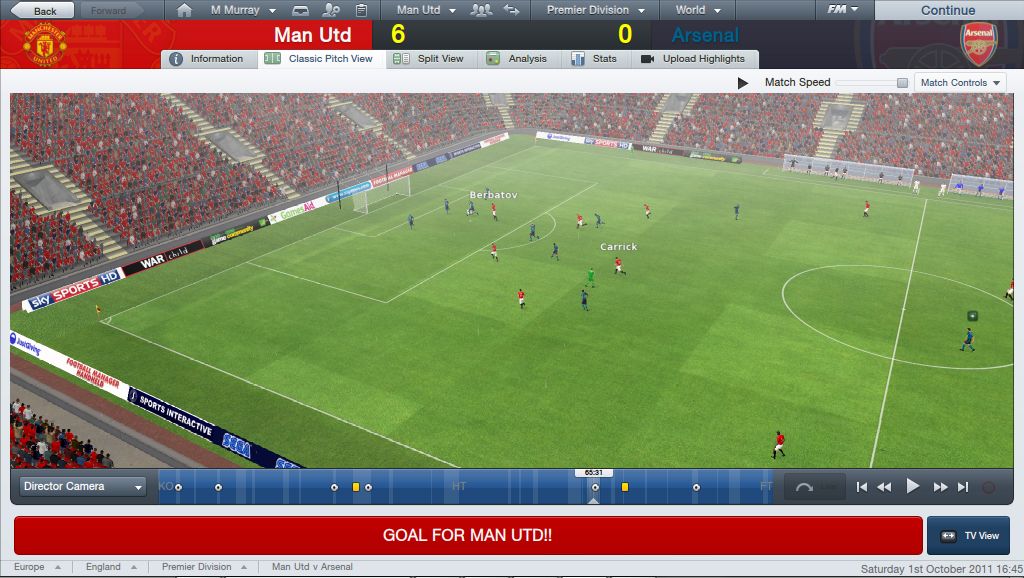Open the M Murray manager menu
Viewport: 1024px width, 578px height.
click(241, 10)
